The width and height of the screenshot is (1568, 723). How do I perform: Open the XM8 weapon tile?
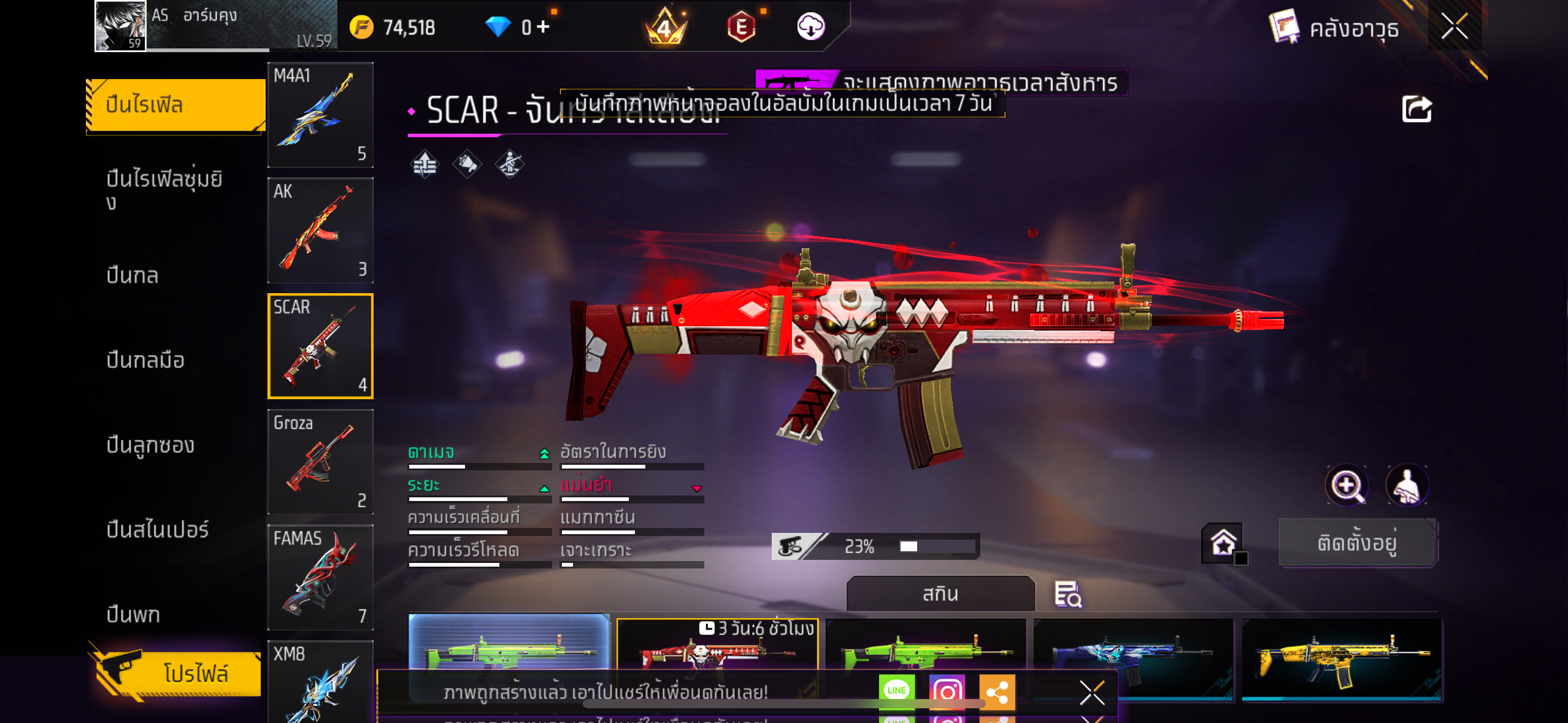320,682
